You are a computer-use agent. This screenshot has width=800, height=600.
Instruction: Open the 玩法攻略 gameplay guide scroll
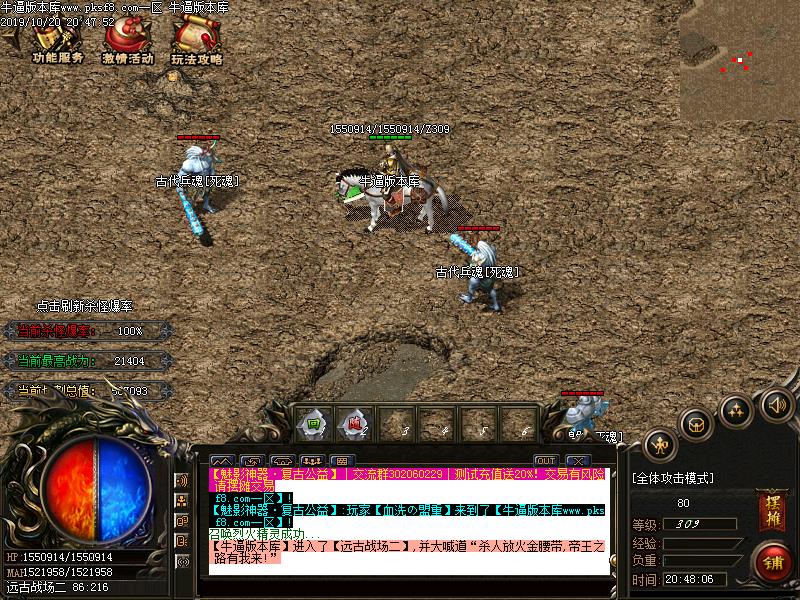click(x=195, y=42)
